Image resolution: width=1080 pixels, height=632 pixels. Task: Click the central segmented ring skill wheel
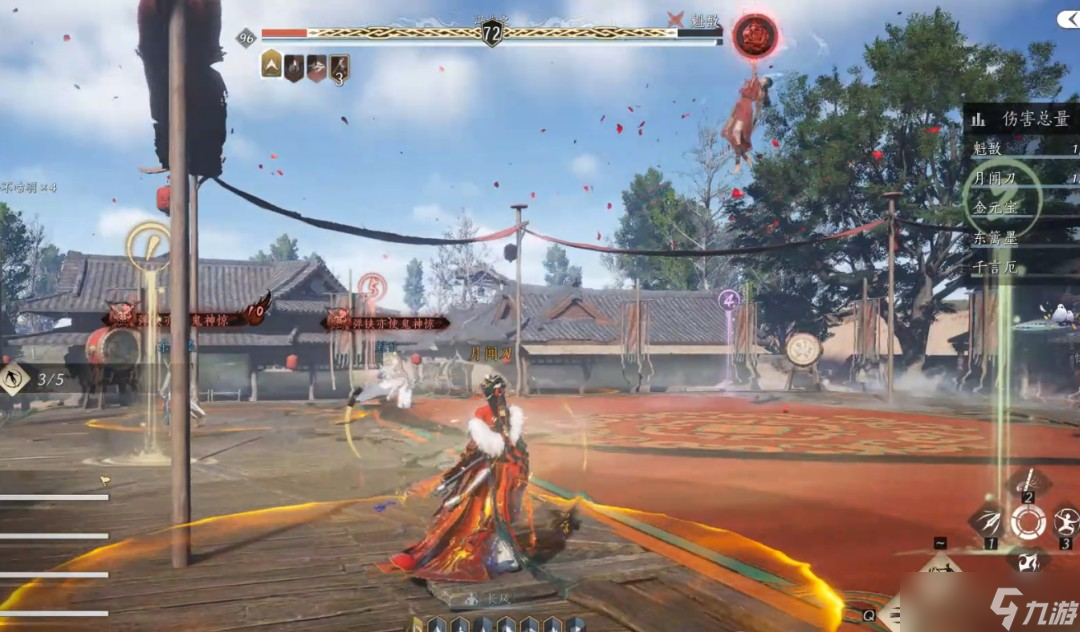[x=1027, y=521]
